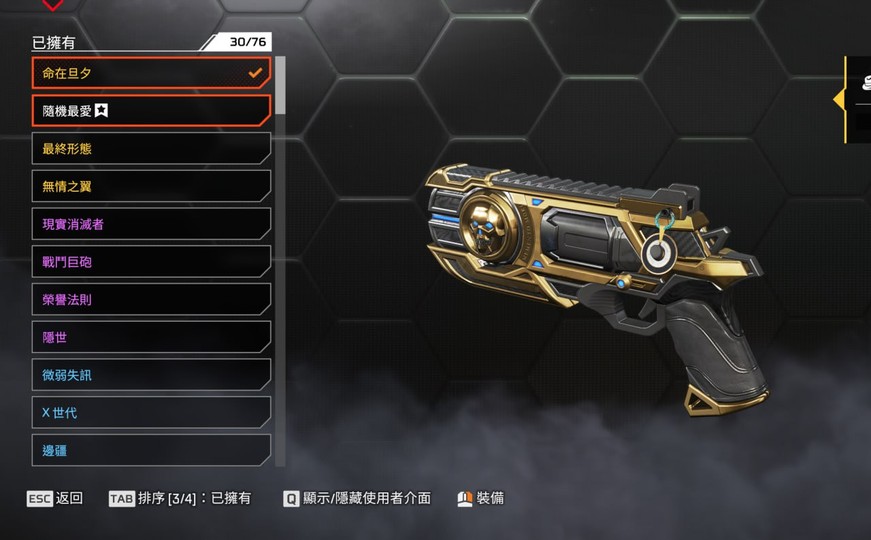Select the 命在旦夕 skin entry

(151, 73)
